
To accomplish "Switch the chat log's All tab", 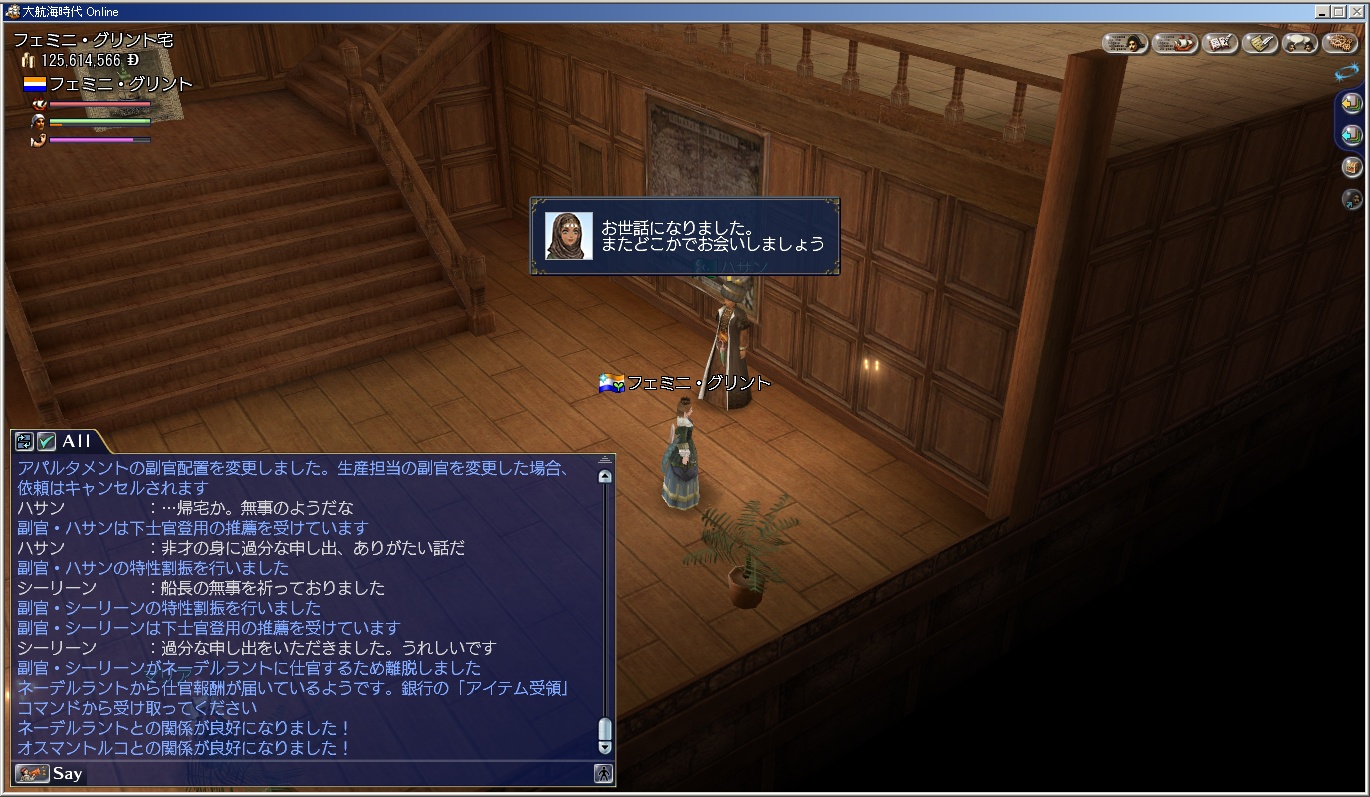I will [x=77, y=441].
